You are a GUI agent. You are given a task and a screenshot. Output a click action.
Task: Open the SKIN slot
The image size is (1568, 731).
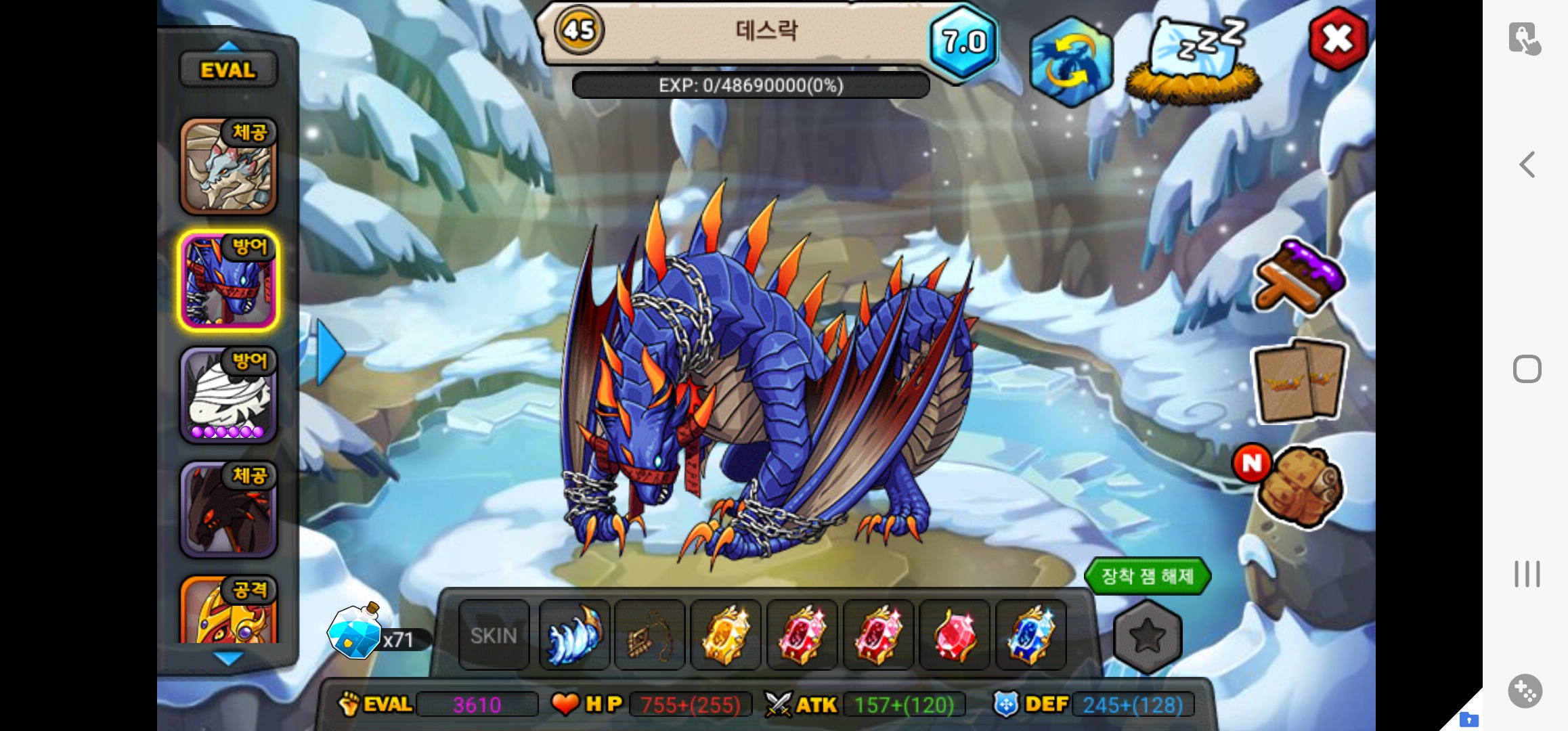494,636
